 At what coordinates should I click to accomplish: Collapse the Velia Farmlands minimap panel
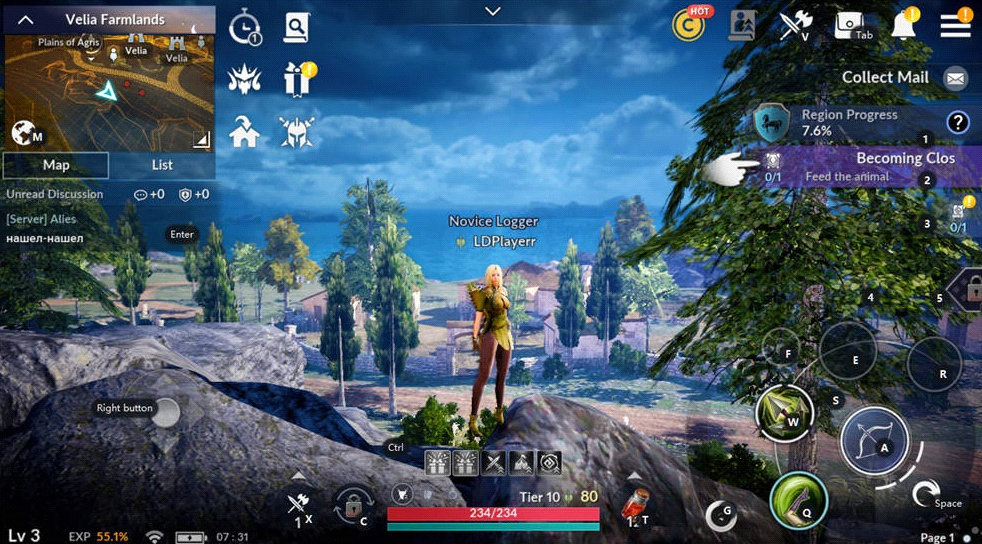(x=26, y=19)
